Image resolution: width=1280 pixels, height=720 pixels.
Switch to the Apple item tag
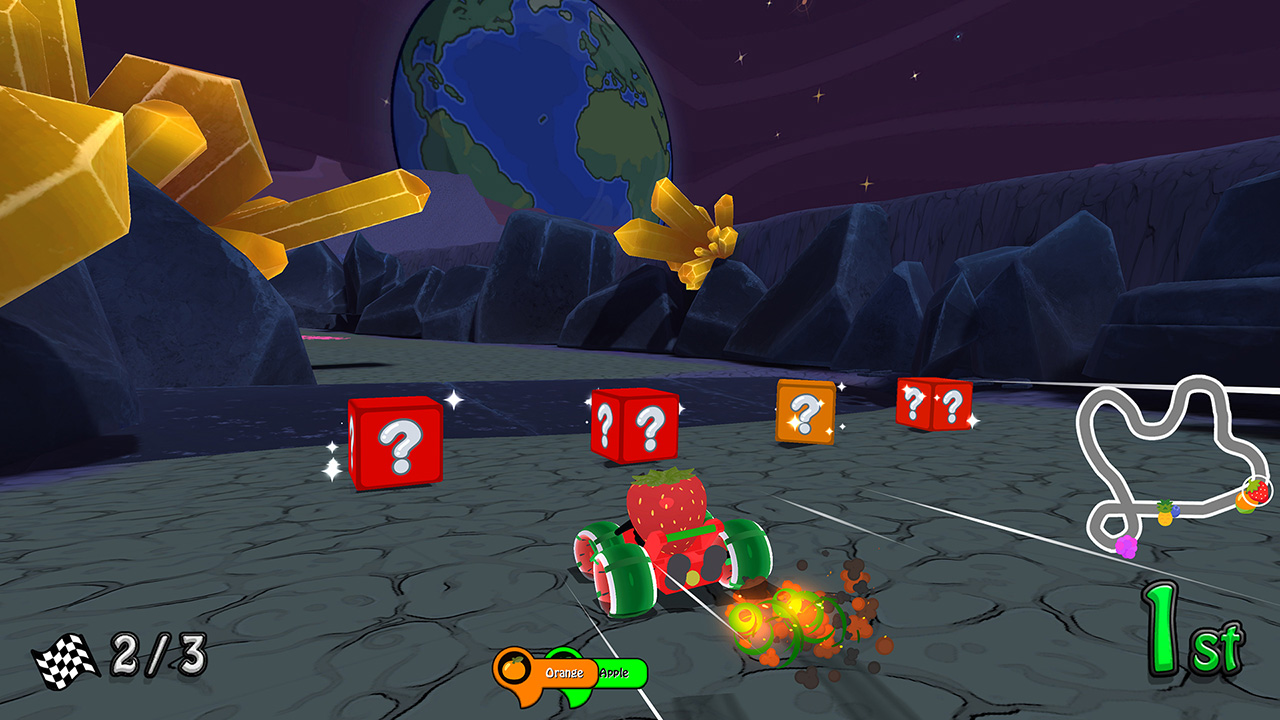[614, 672]
